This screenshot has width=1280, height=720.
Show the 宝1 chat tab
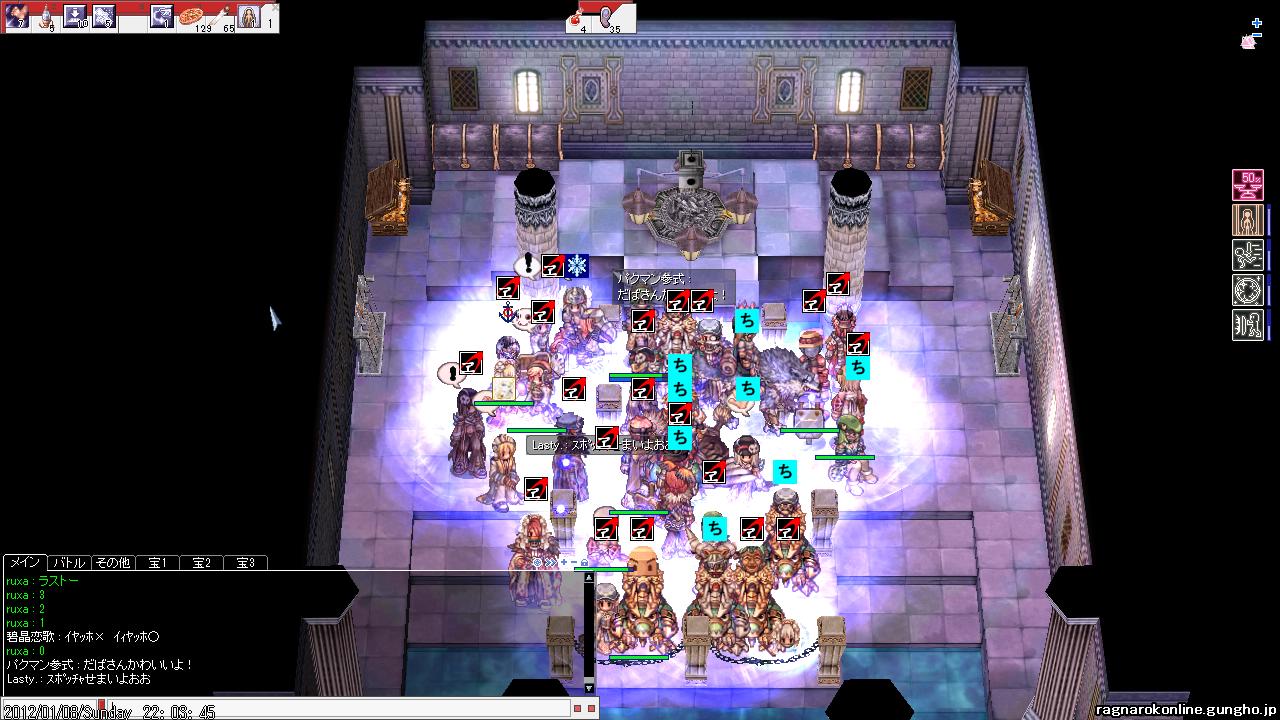(157, 563)
